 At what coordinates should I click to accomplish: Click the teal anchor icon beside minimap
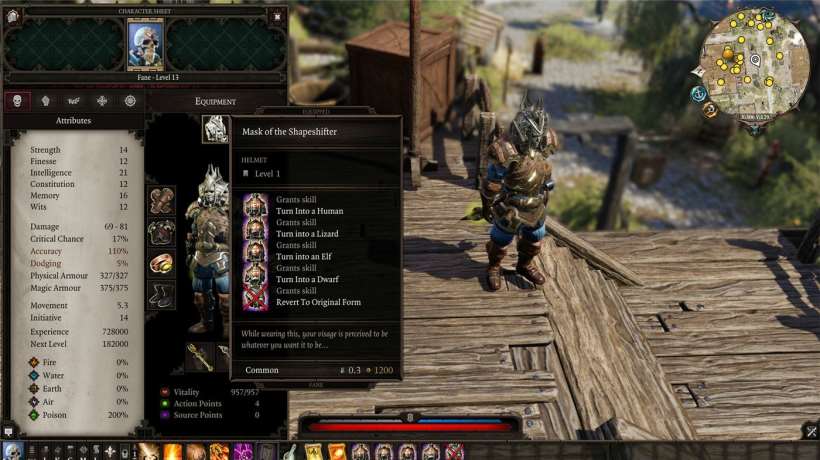tap(699, 93)
